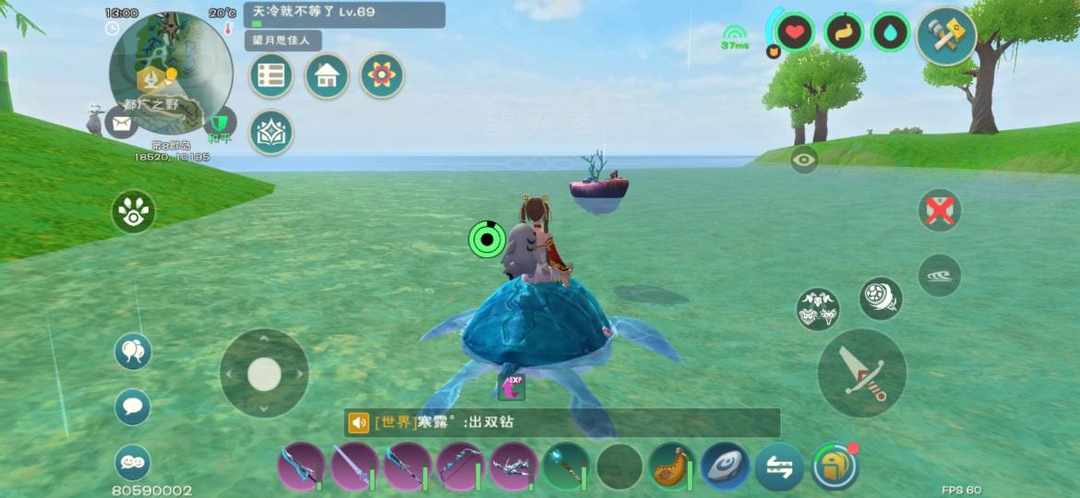Open the list menu button
Screen dimensions: 1080x498
[271, 76]
